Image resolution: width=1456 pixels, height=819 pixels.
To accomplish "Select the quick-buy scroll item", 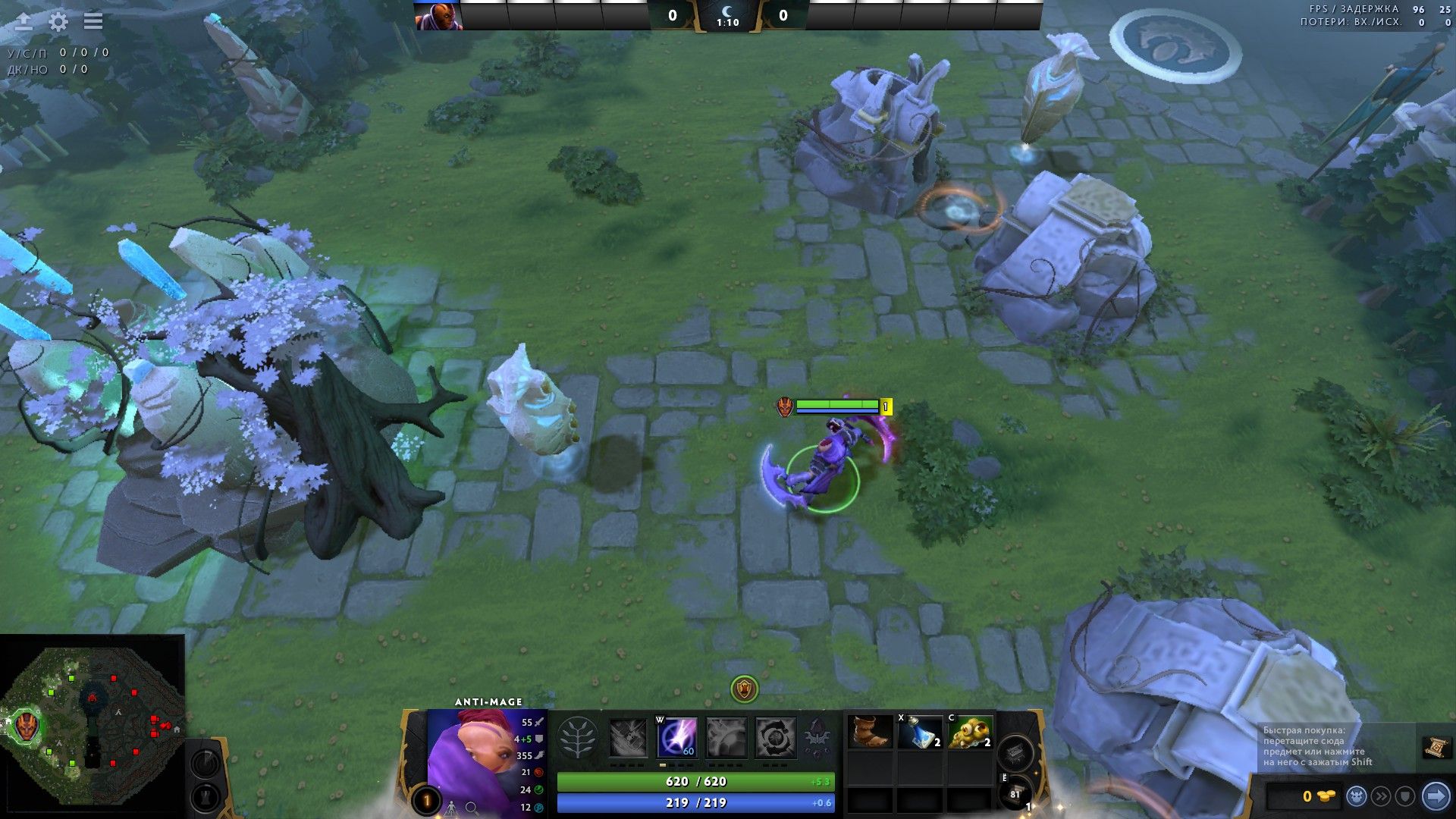I will point(1436,748).
